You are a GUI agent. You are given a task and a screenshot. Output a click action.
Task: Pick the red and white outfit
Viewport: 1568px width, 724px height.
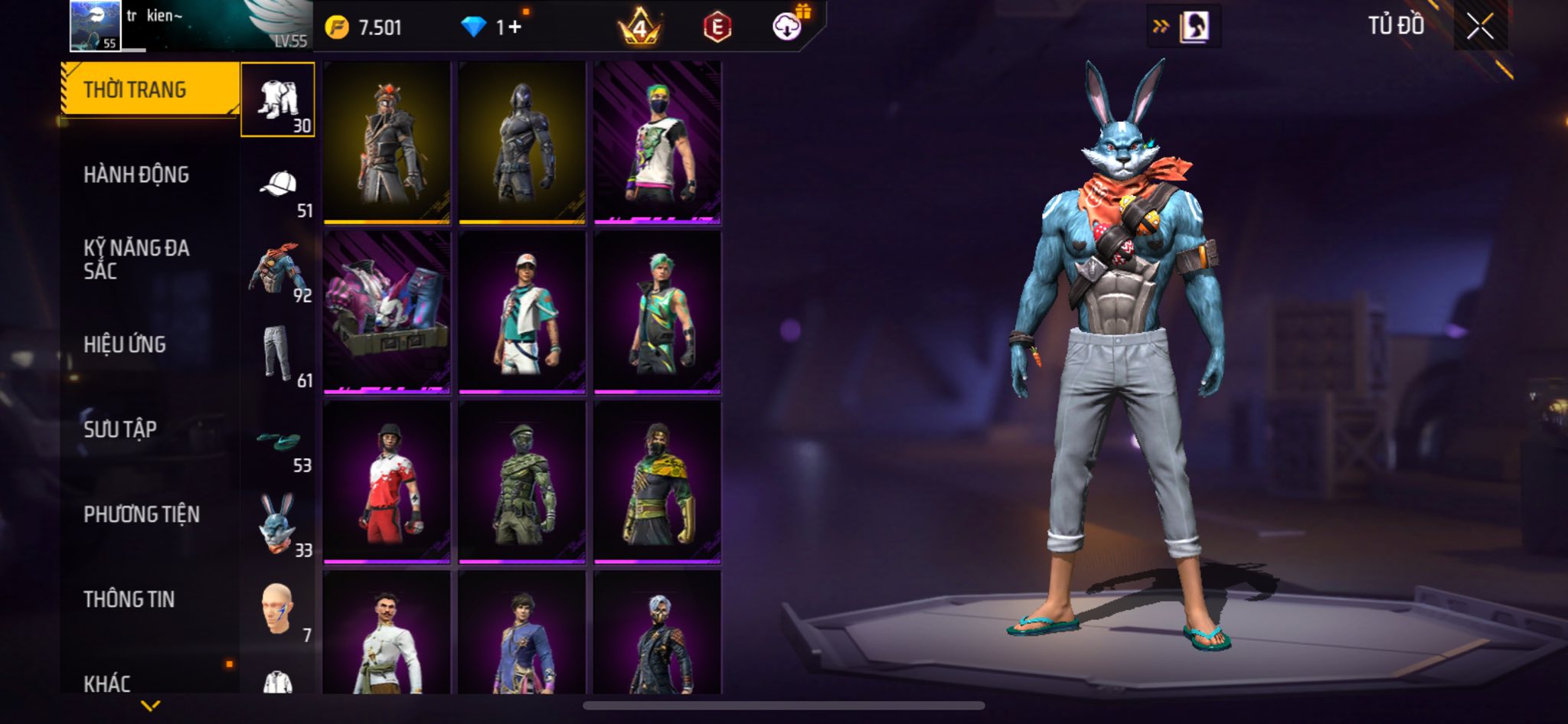click(x=387, y=482)
